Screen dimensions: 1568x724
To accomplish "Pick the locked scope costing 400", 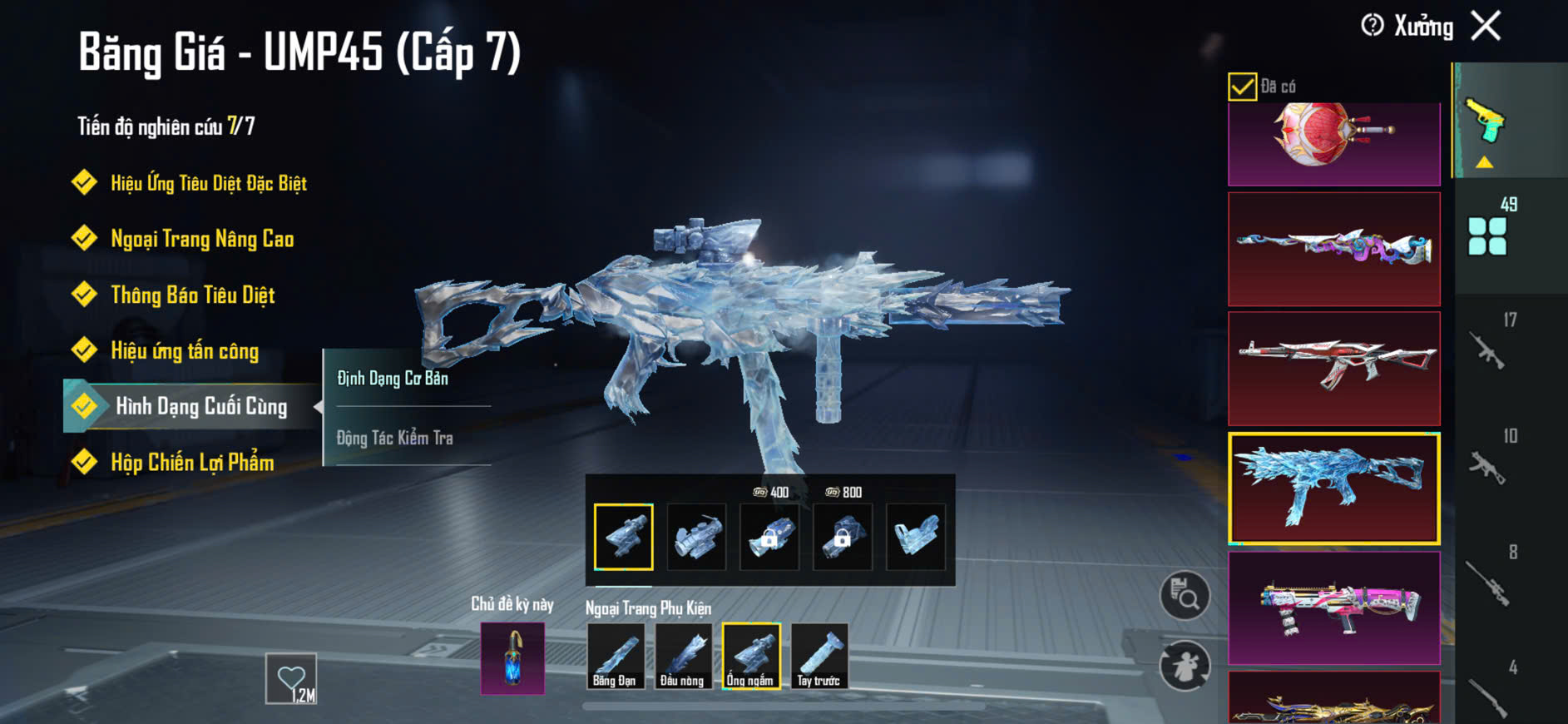I will click(769, 537).
